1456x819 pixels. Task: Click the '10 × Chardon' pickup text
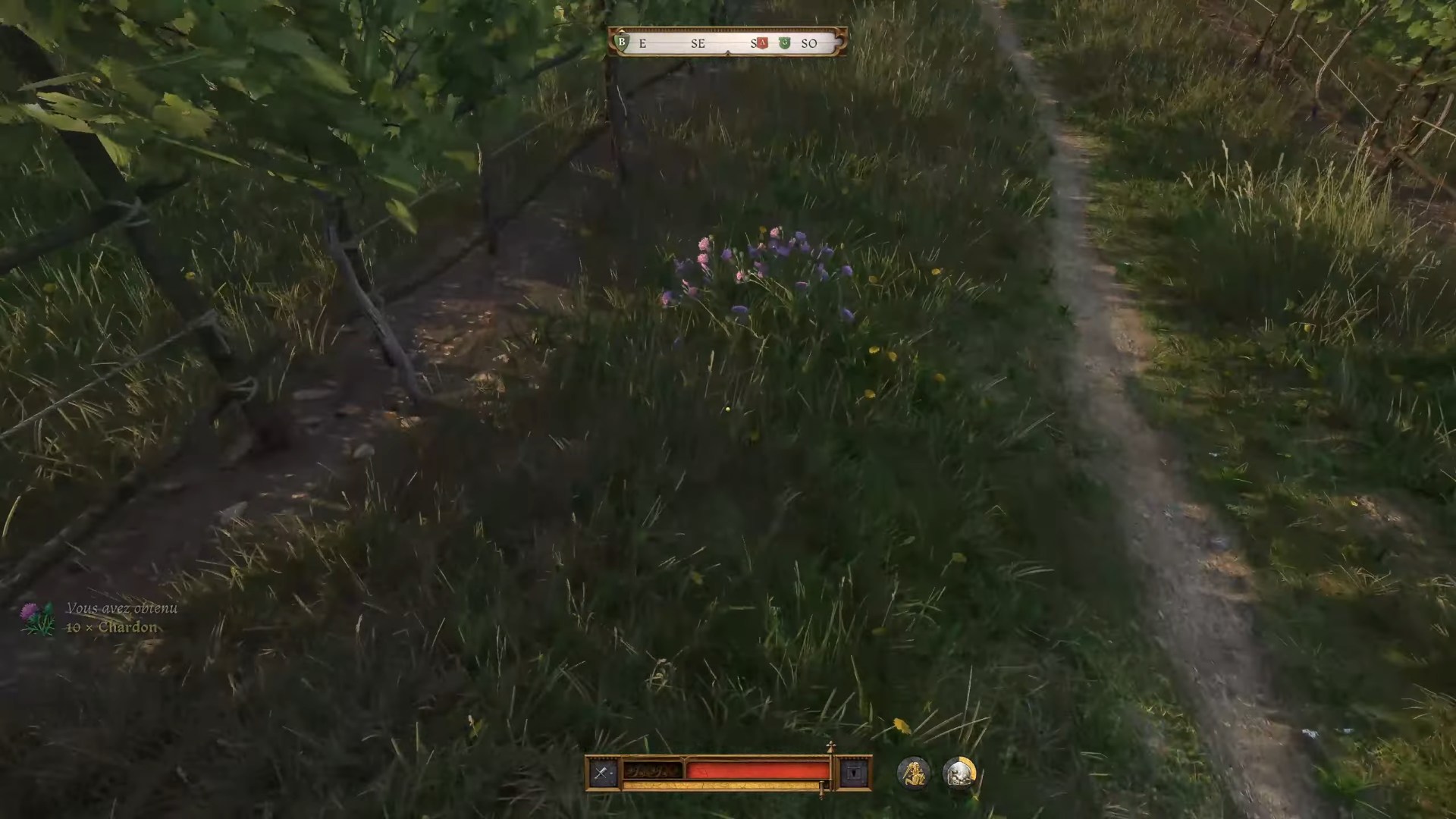pos(111,627)
